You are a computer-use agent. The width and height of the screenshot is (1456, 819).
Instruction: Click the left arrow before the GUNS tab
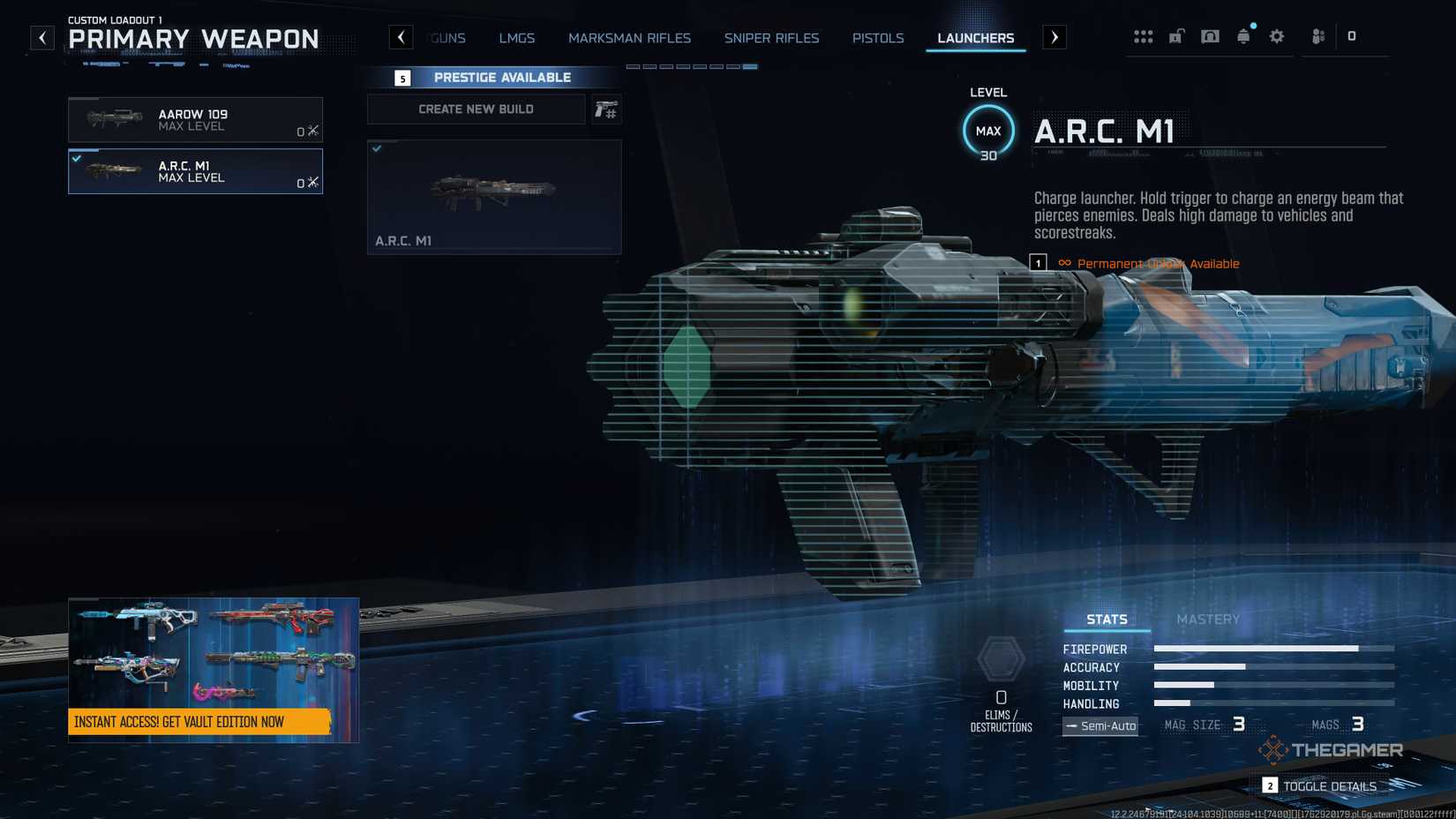[x=402, y=36]
